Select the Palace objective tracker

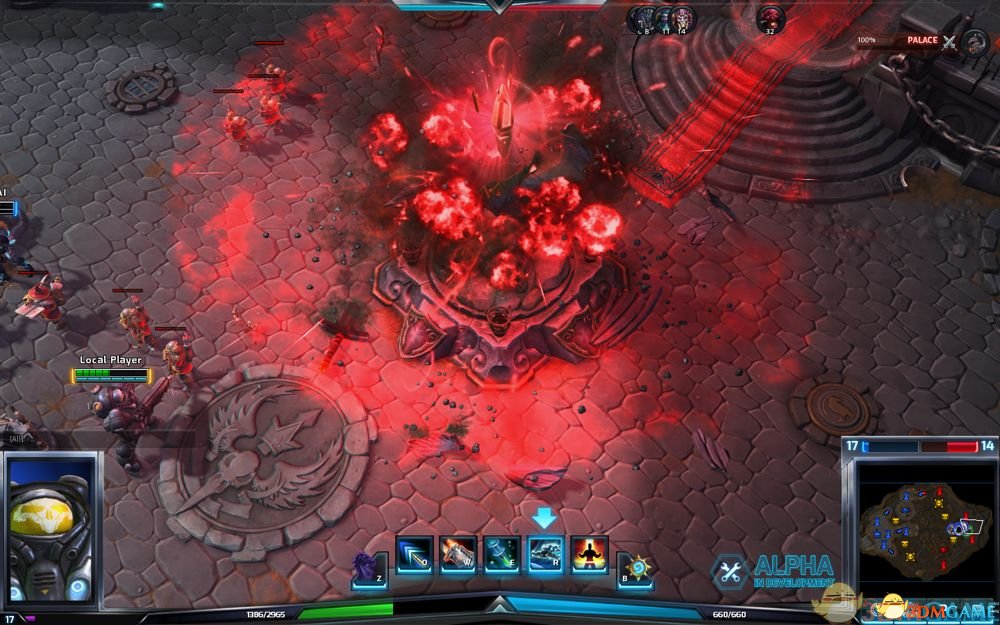click(920, 41)
